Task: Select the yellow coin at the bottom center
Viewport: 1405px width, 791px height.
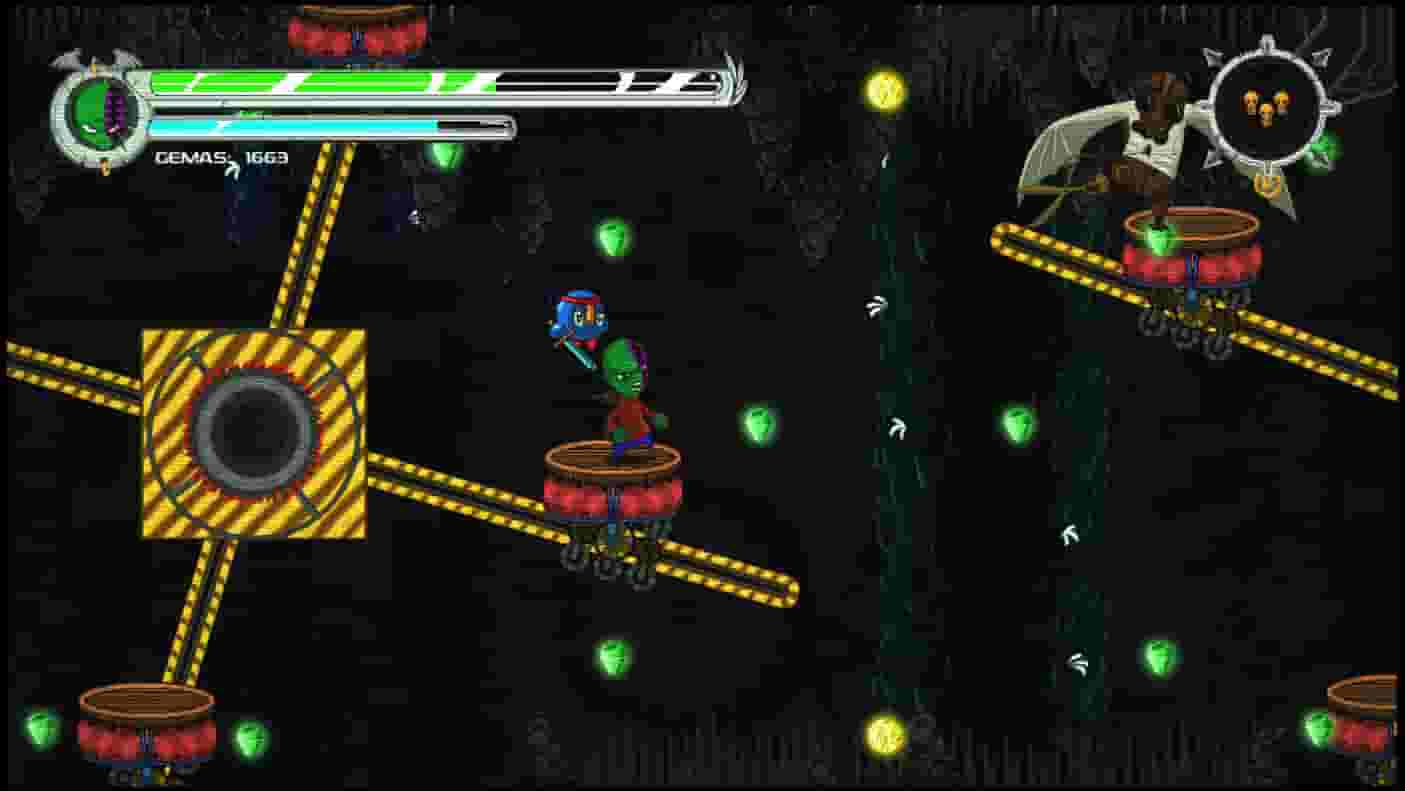Action: (x=884, y=737)
